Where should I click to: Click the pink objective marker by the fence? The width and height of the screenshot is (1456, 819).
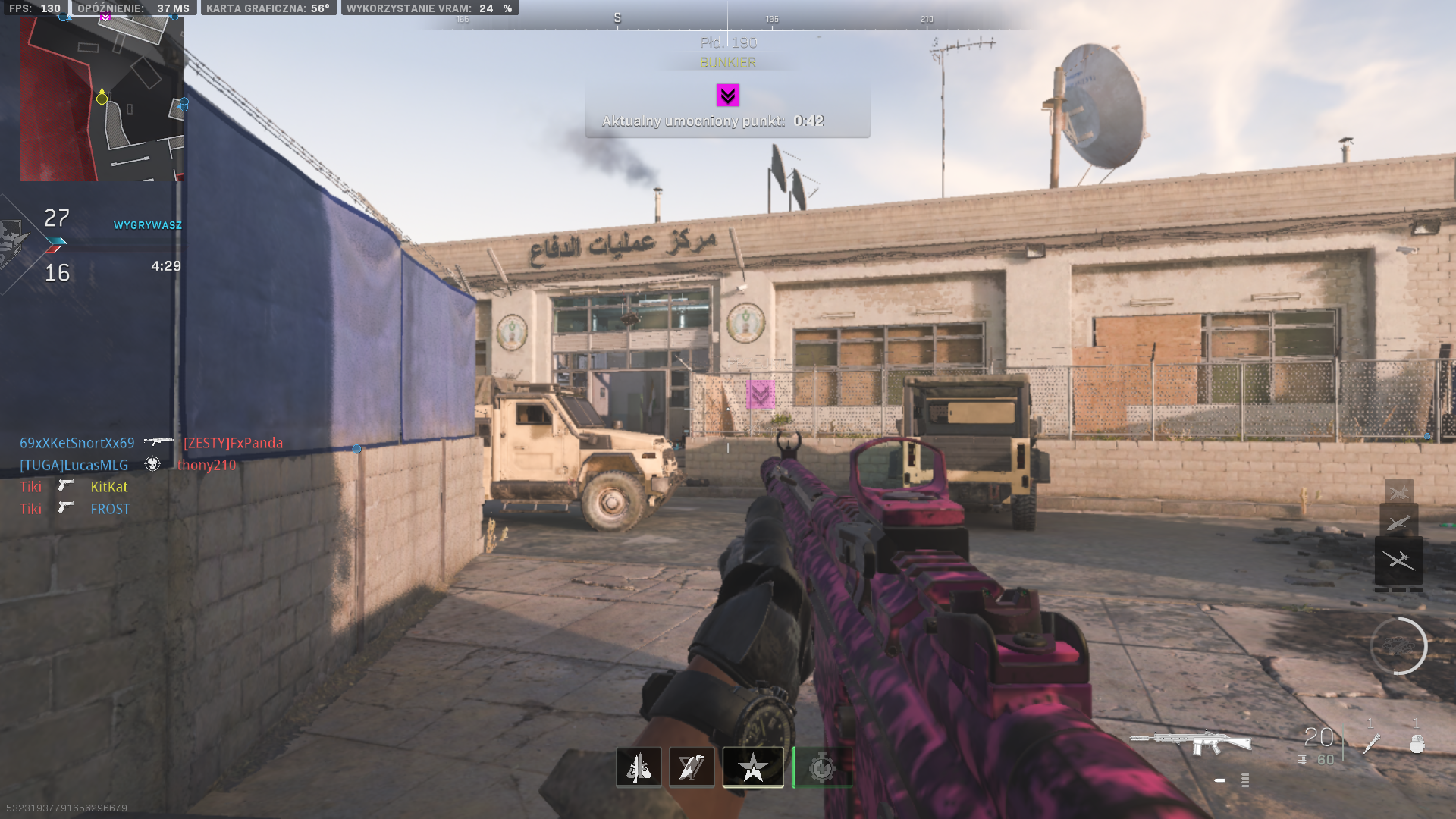click(x=760, y=394)
